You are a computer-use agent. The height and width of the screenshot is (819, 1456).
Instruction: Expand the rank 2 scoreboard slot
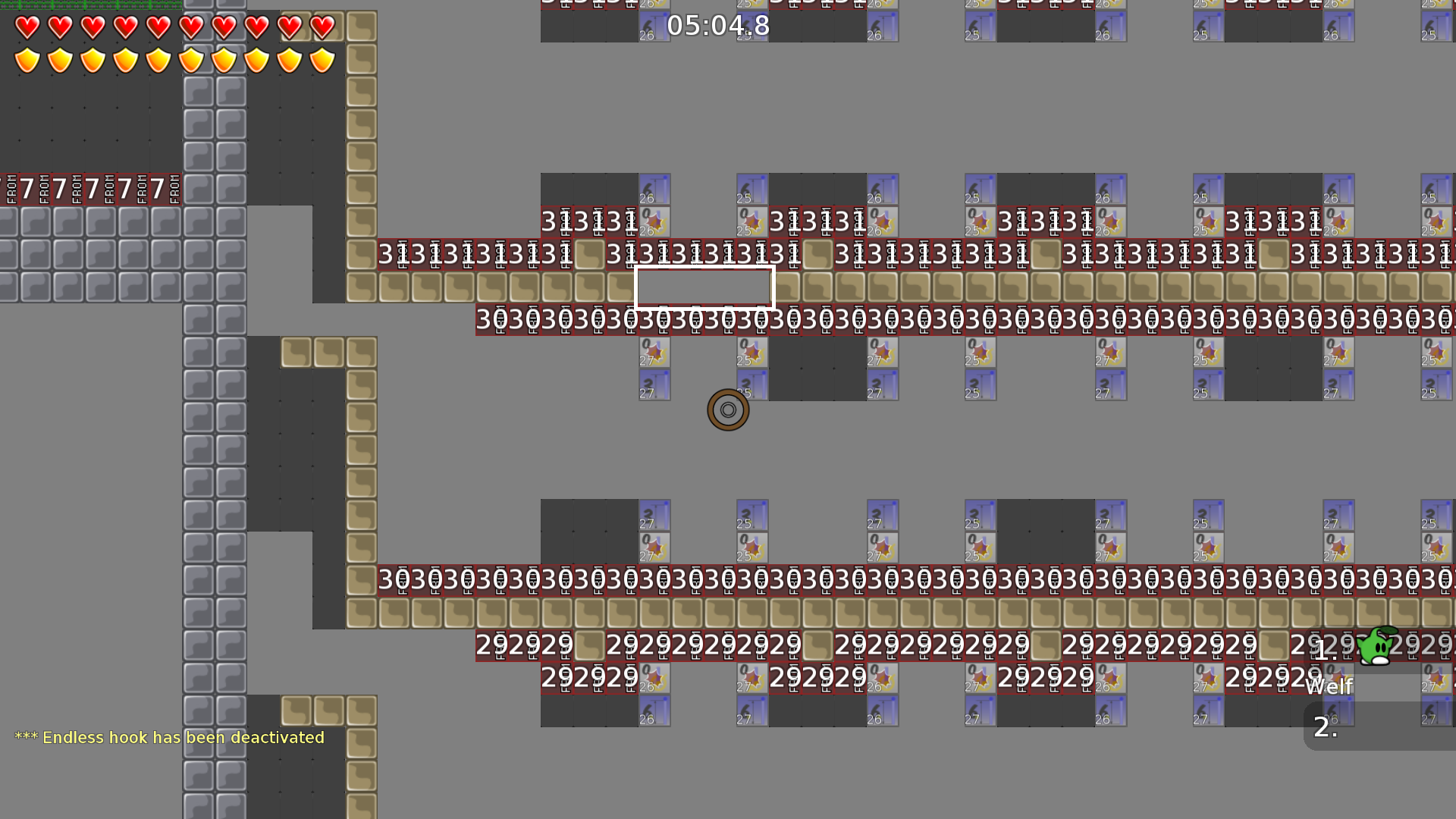[x=1325, y=729]
